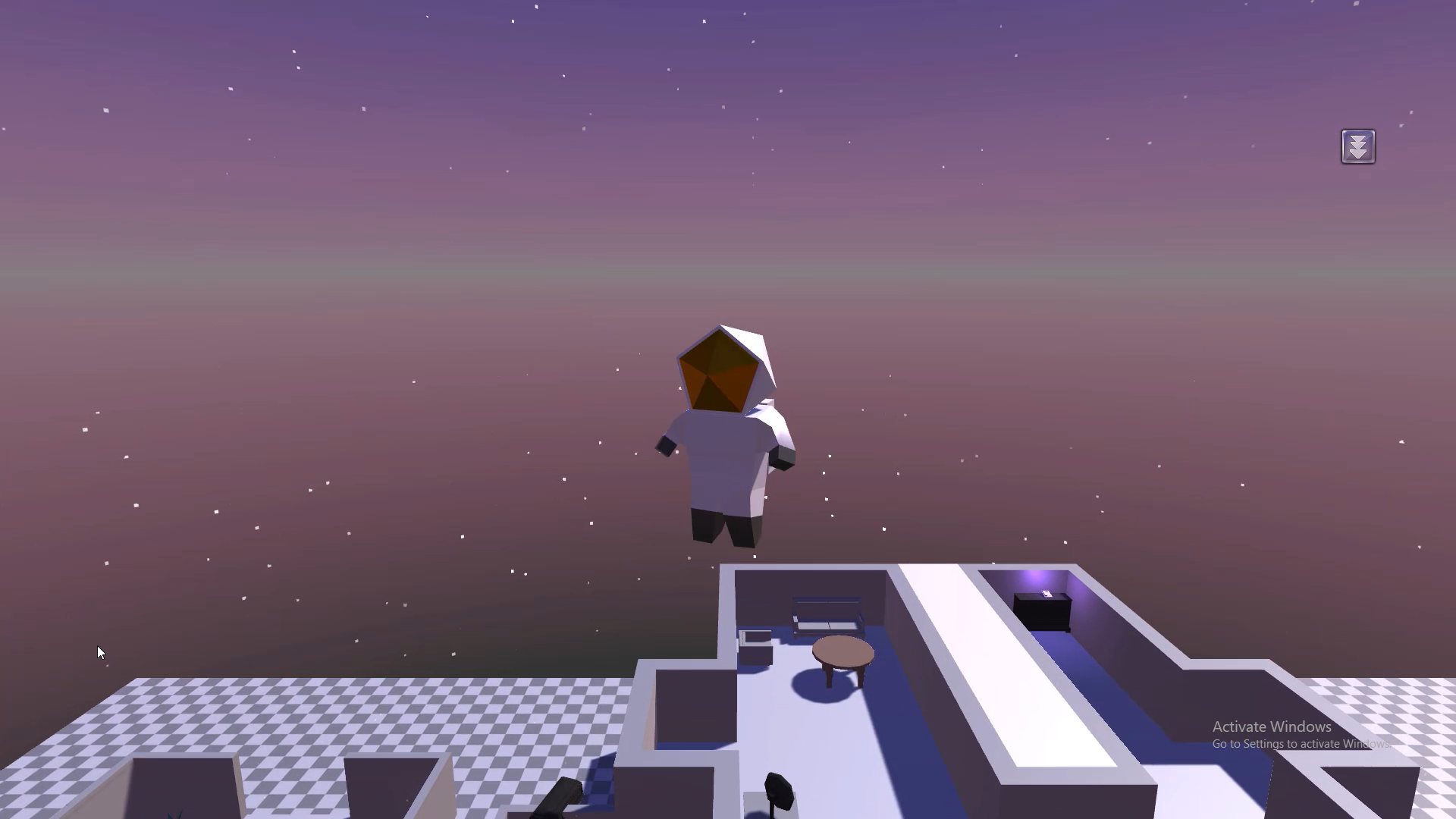Click the triple-chevron collapse button top right

(1358, 146)
